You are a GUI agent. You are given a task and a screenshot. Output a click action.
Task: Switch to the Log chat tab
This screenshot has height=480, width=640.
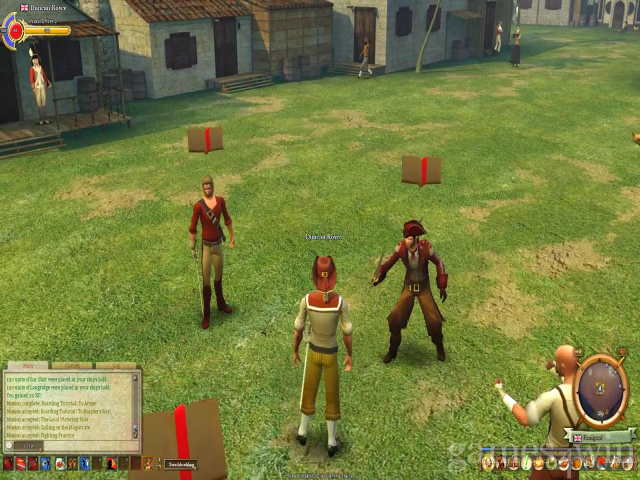click(x=115, y=366)
